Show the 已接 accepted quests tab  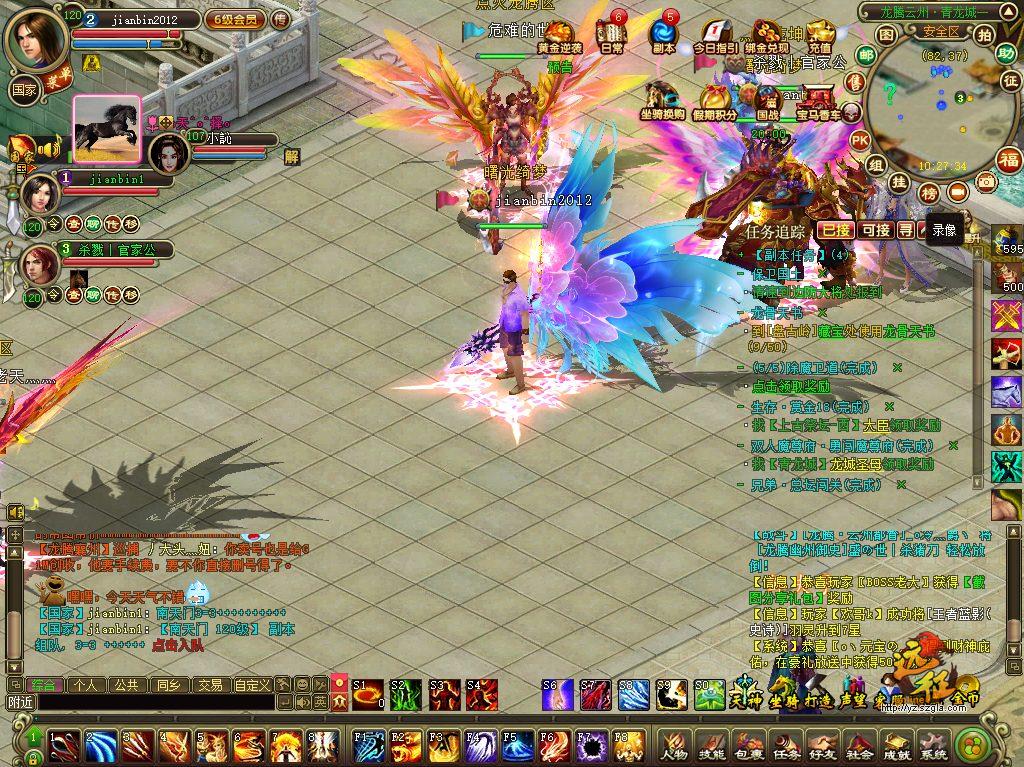click(835, 230)
